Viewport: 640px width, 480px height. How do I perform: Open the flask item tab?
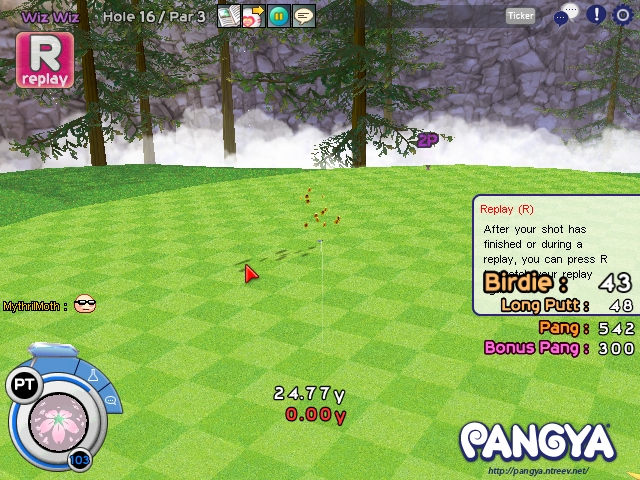point(94,376)
